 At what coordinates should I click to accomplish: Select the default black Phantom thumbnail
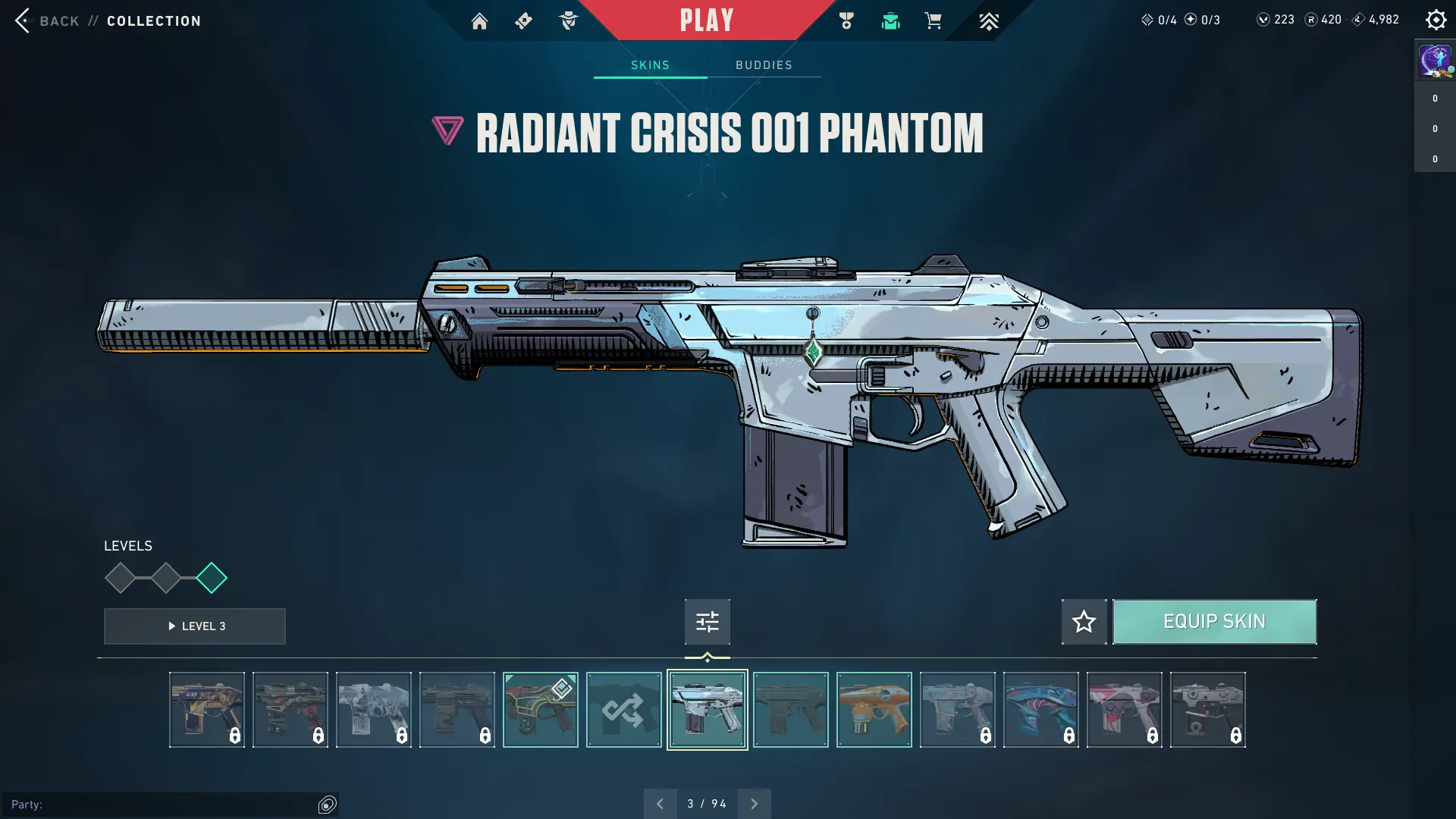click(x=790, y=710)
